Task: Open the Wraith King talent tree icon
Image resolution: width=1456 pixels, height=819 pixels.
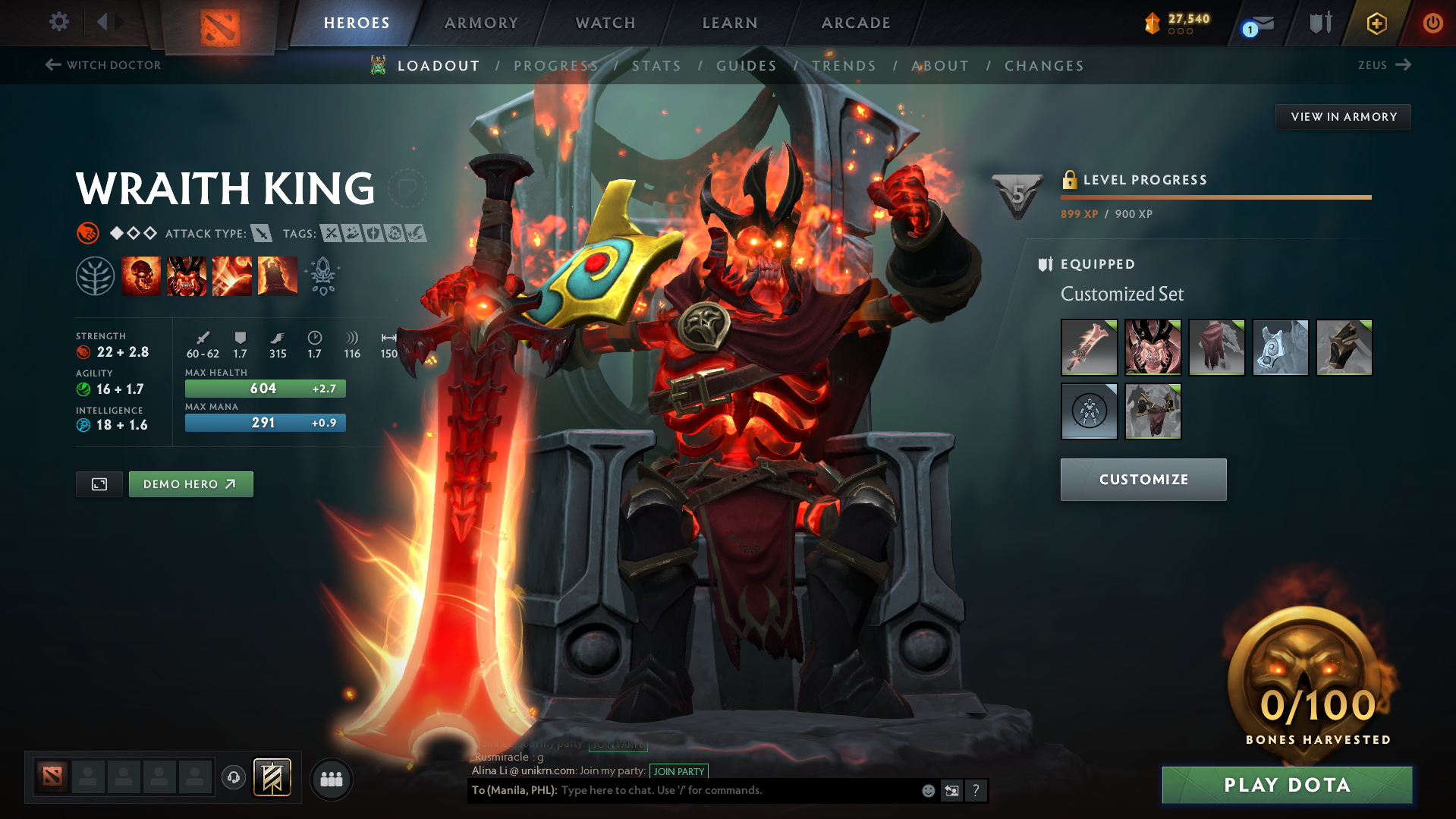Action: pyautogui.click(x=96, y=276)
